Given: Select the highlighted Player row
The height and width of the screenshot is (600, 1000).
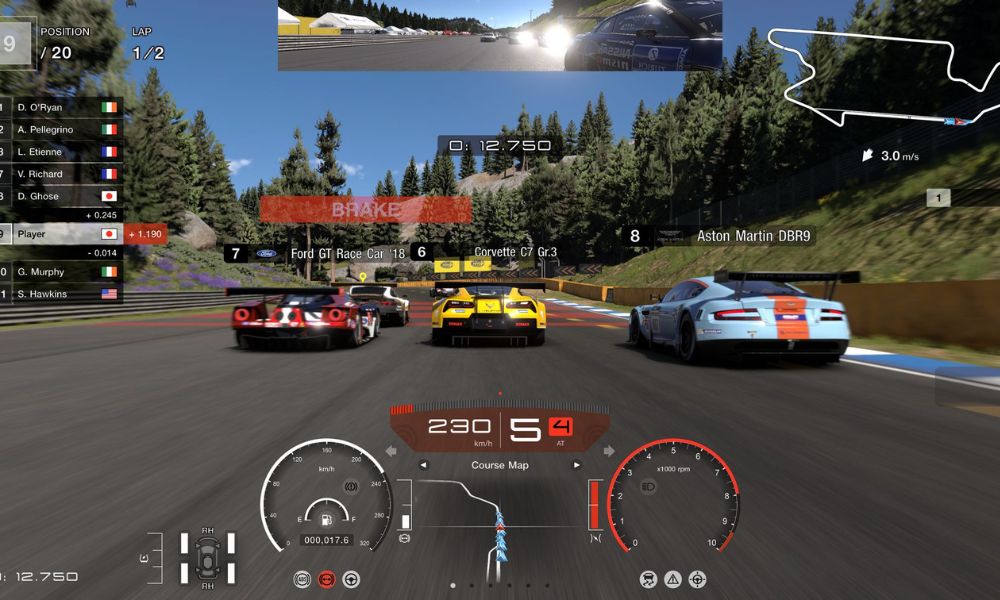Looking at the screenshot, I should [x=60, y=234].
